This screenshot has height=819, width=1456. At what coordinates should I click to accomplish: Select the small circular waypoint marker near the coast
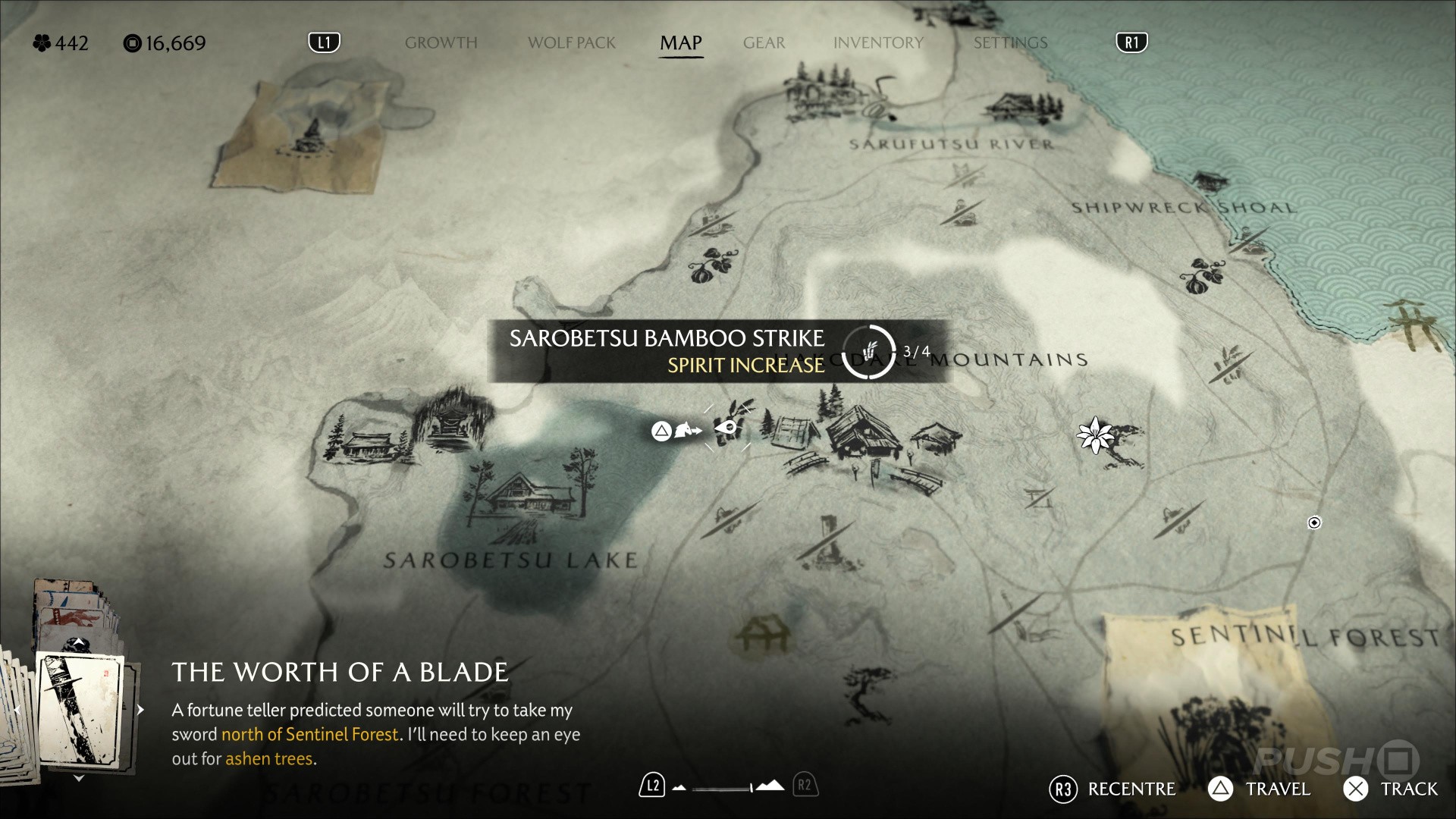pyautogui.click(x=1314, y=522)
